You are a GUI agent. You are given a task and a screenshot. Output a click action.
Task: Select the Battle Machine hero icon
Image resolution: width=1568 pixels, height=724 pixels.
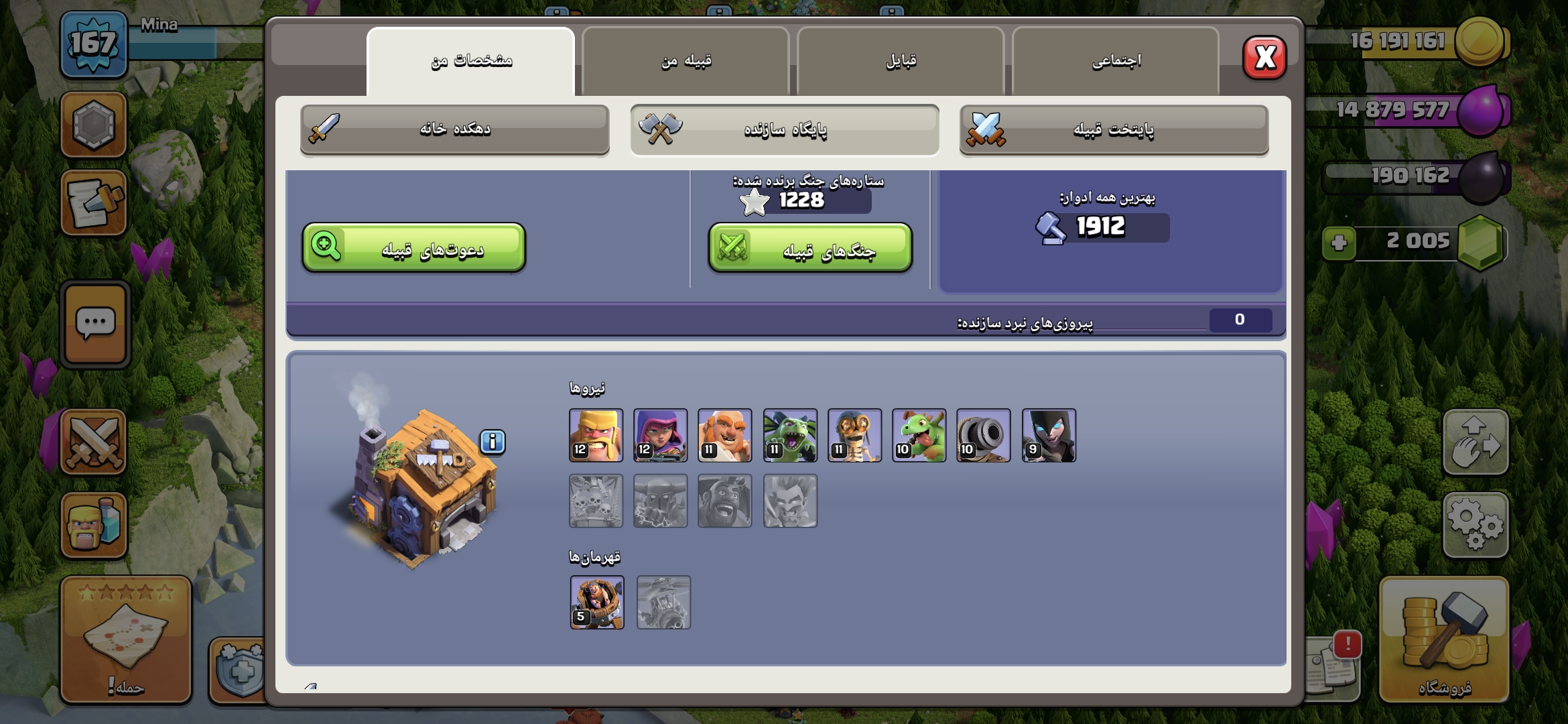pyautogui.click(x=597, y=602)
